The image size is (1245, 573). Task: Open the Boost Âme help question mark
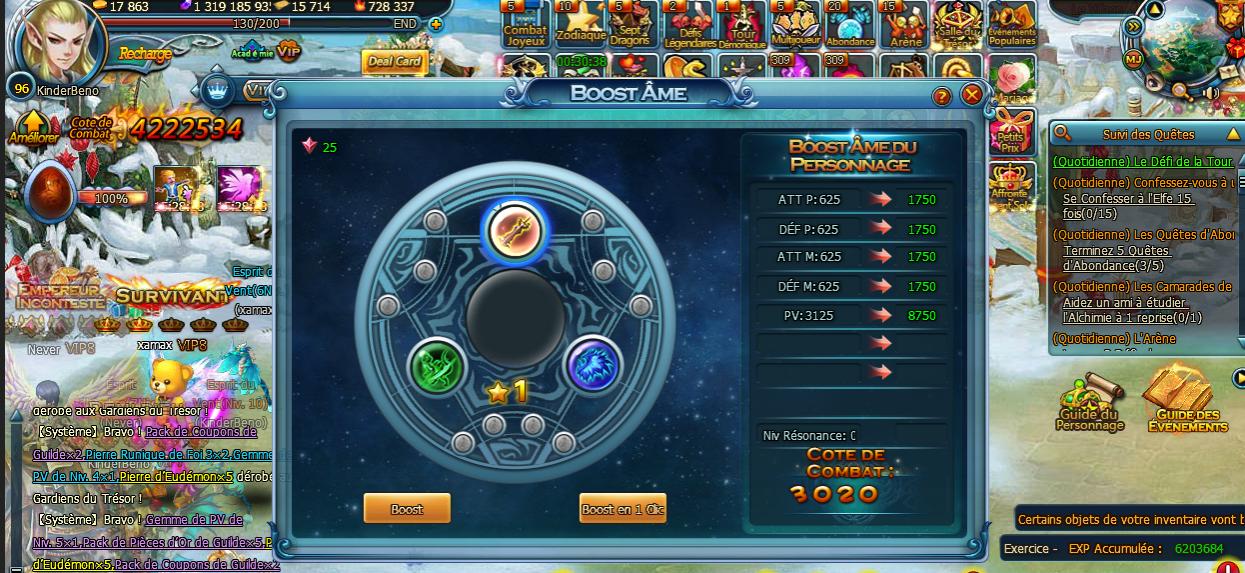[941, 97]
